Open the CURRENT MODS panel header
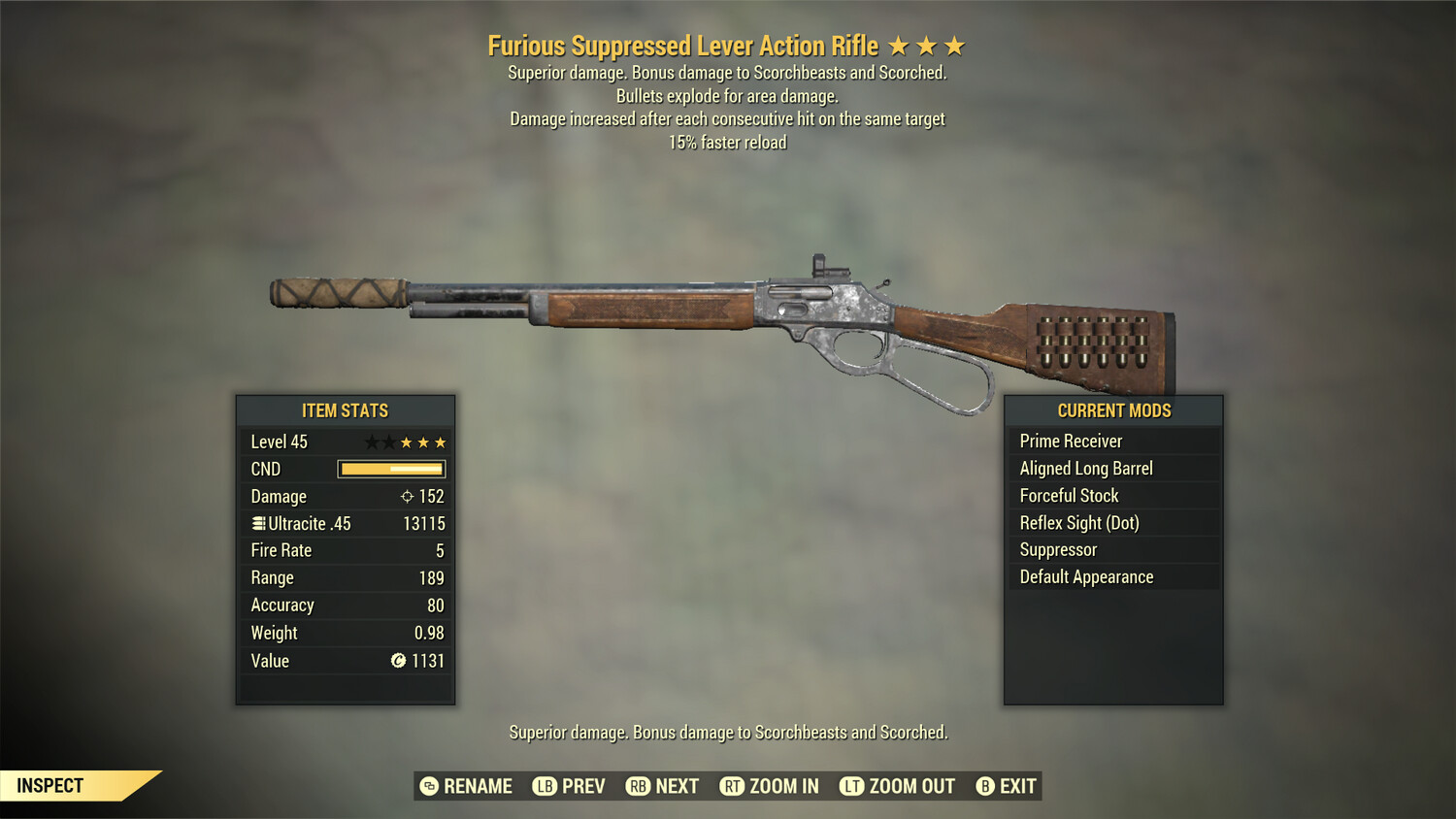Image resolution: width=1456 pixels, height=819 pixels. [x=1113, y=410]
